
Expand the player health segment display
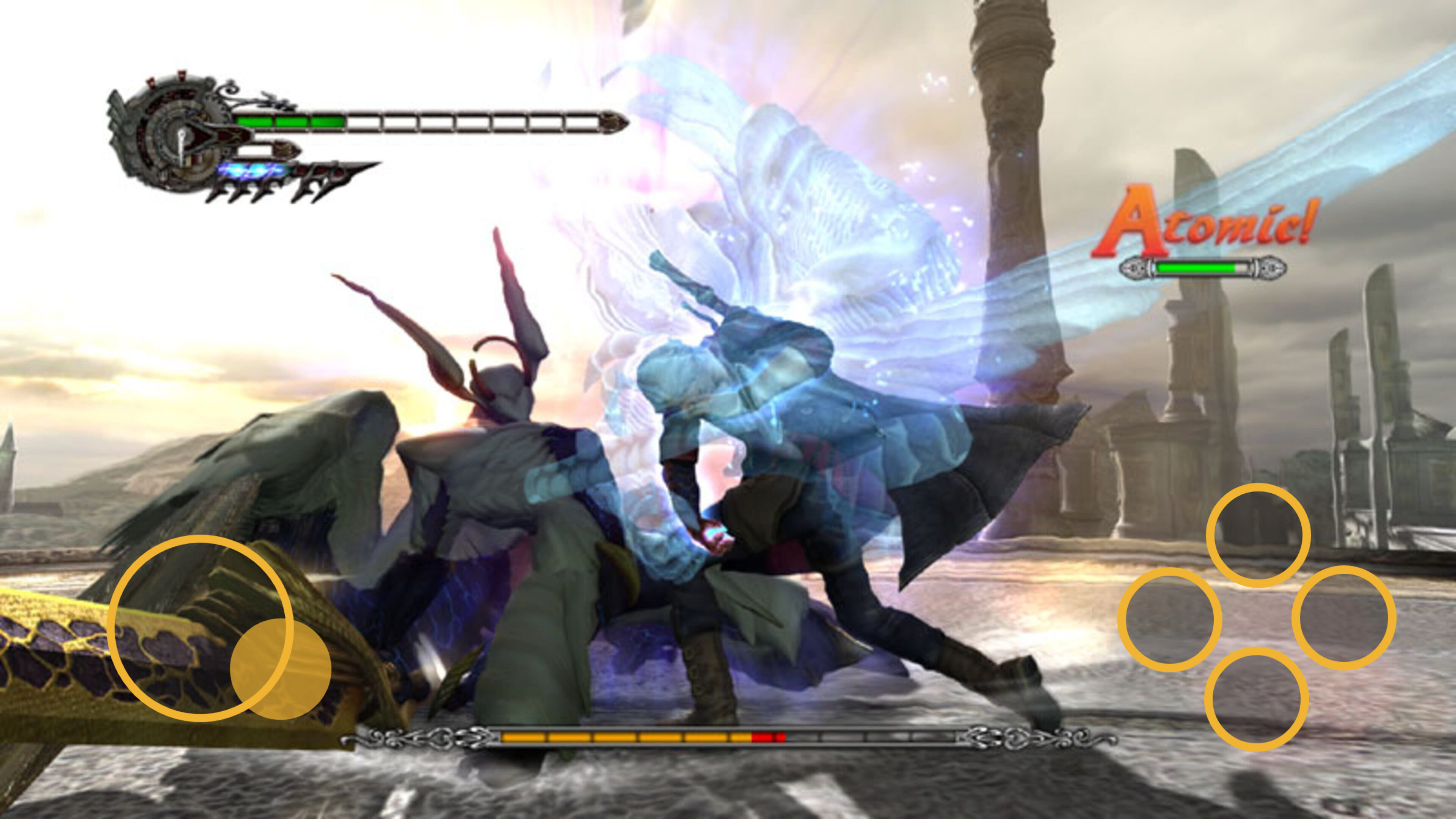(430, 121)
